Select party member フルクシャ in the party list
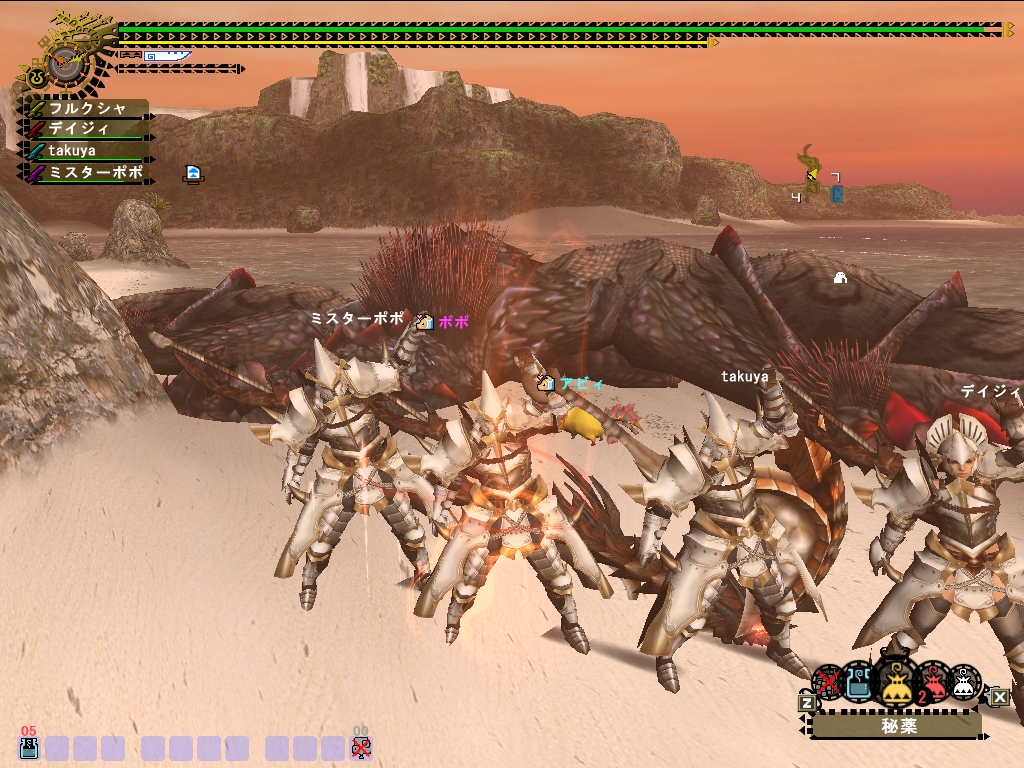 click(90, 108)
